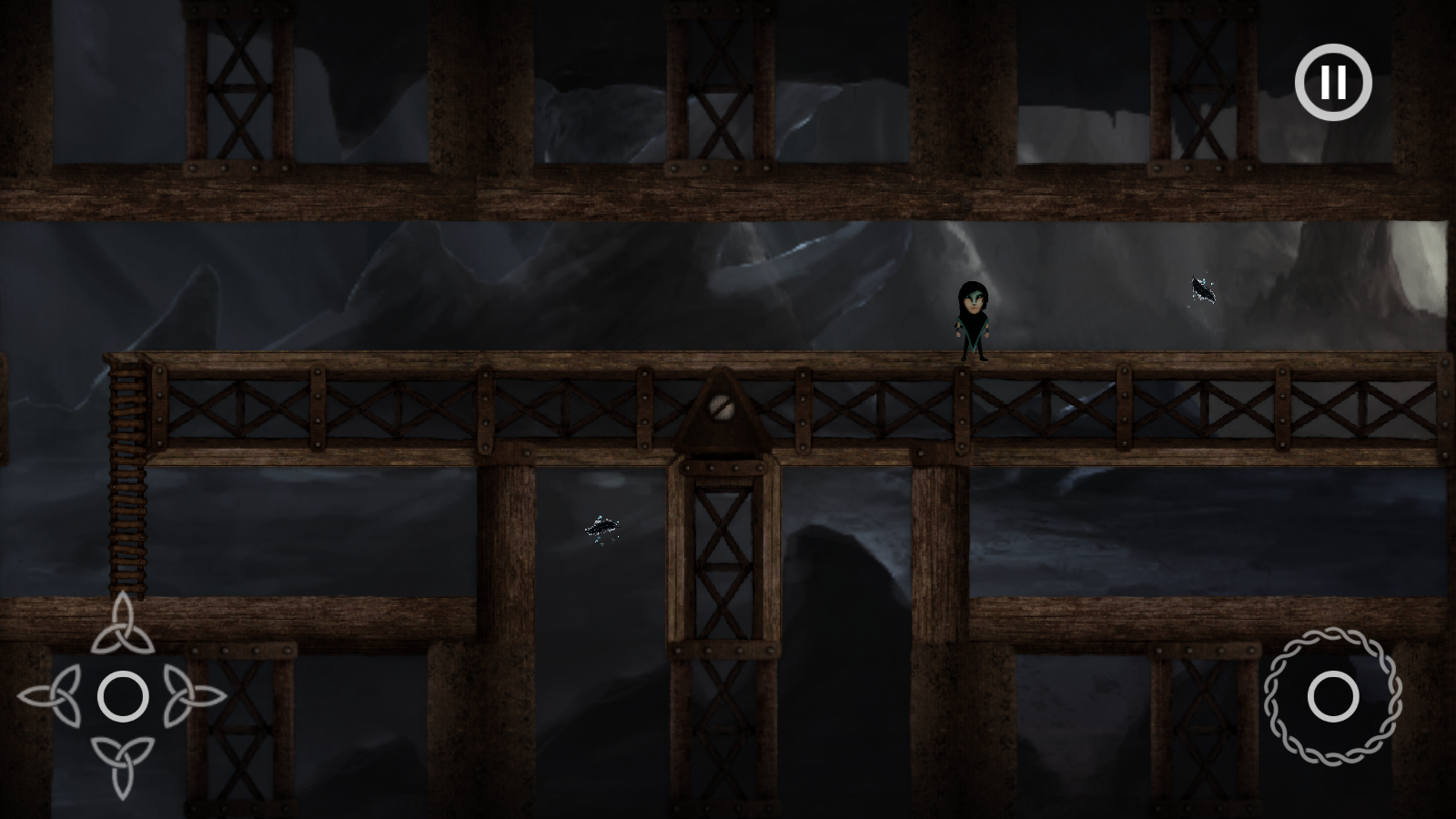The width and height of the screenshot is (1456, 819).
Task: Tap the braided-ring action button
Action: click(x=1333, y=697)
